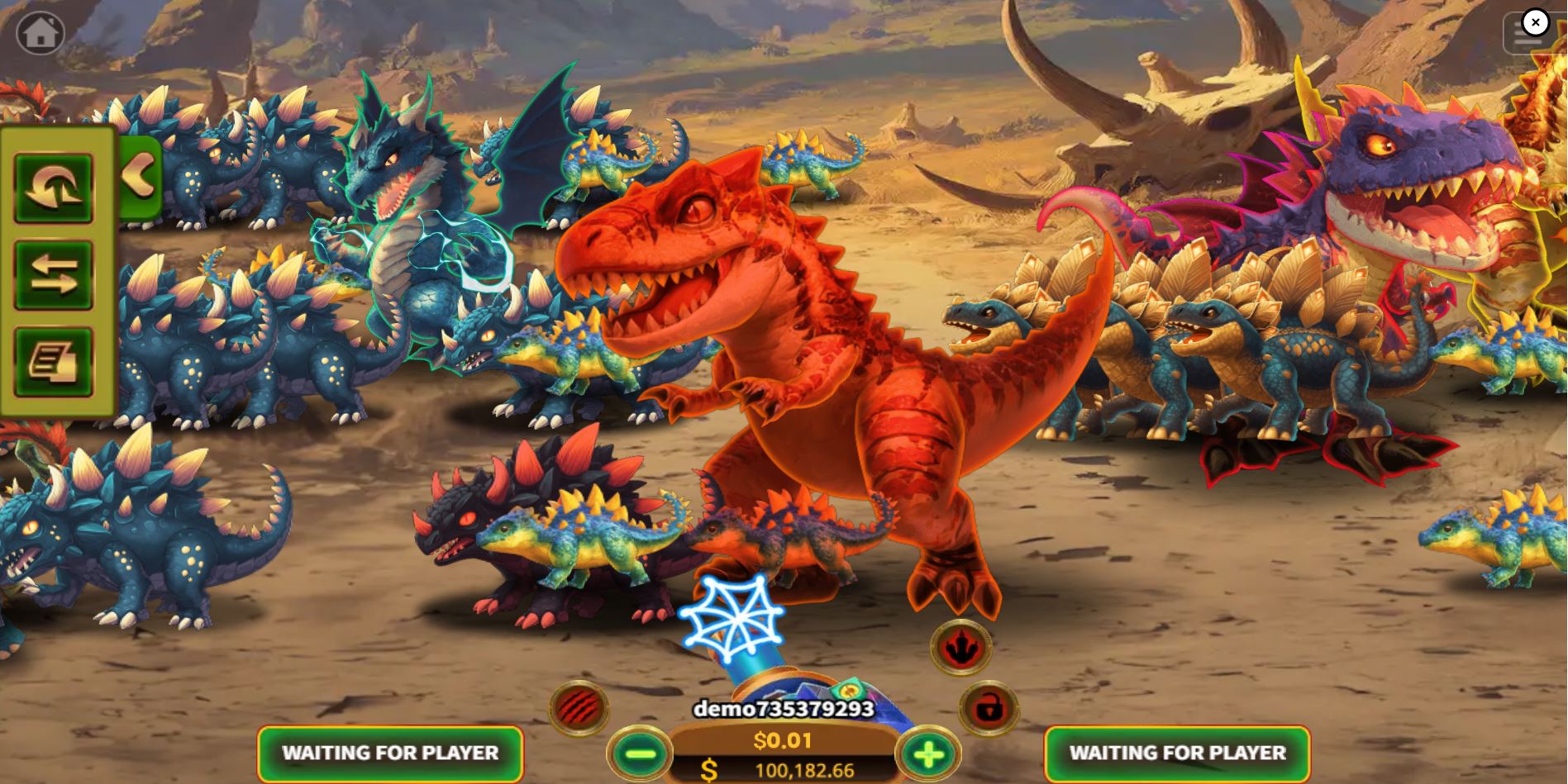Click the right WAITING FOR PLAYER seat

coord(1178,753)
